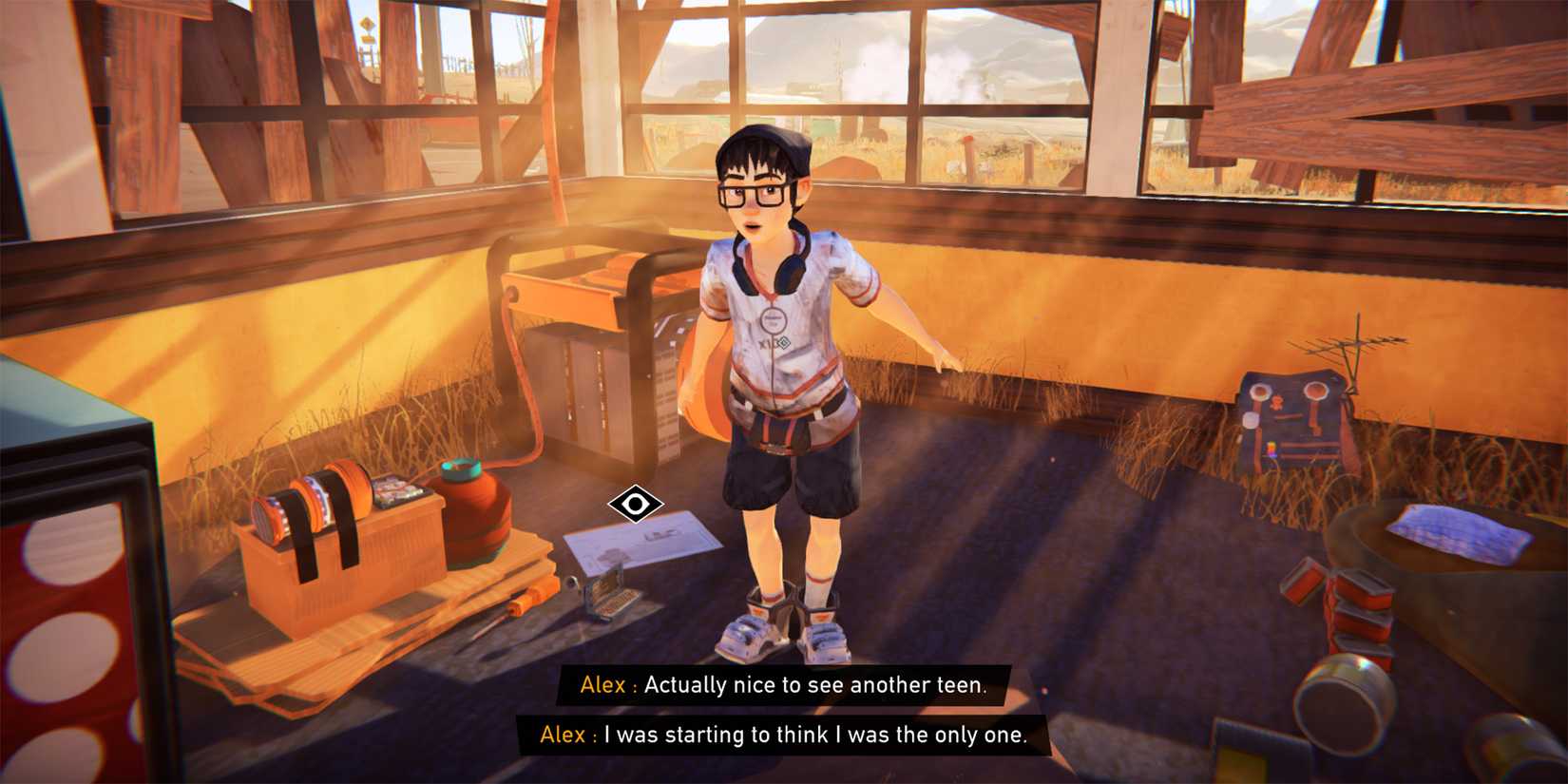
Task: Click the eye interaction icon near Alex
Action: tap(635, 505)
